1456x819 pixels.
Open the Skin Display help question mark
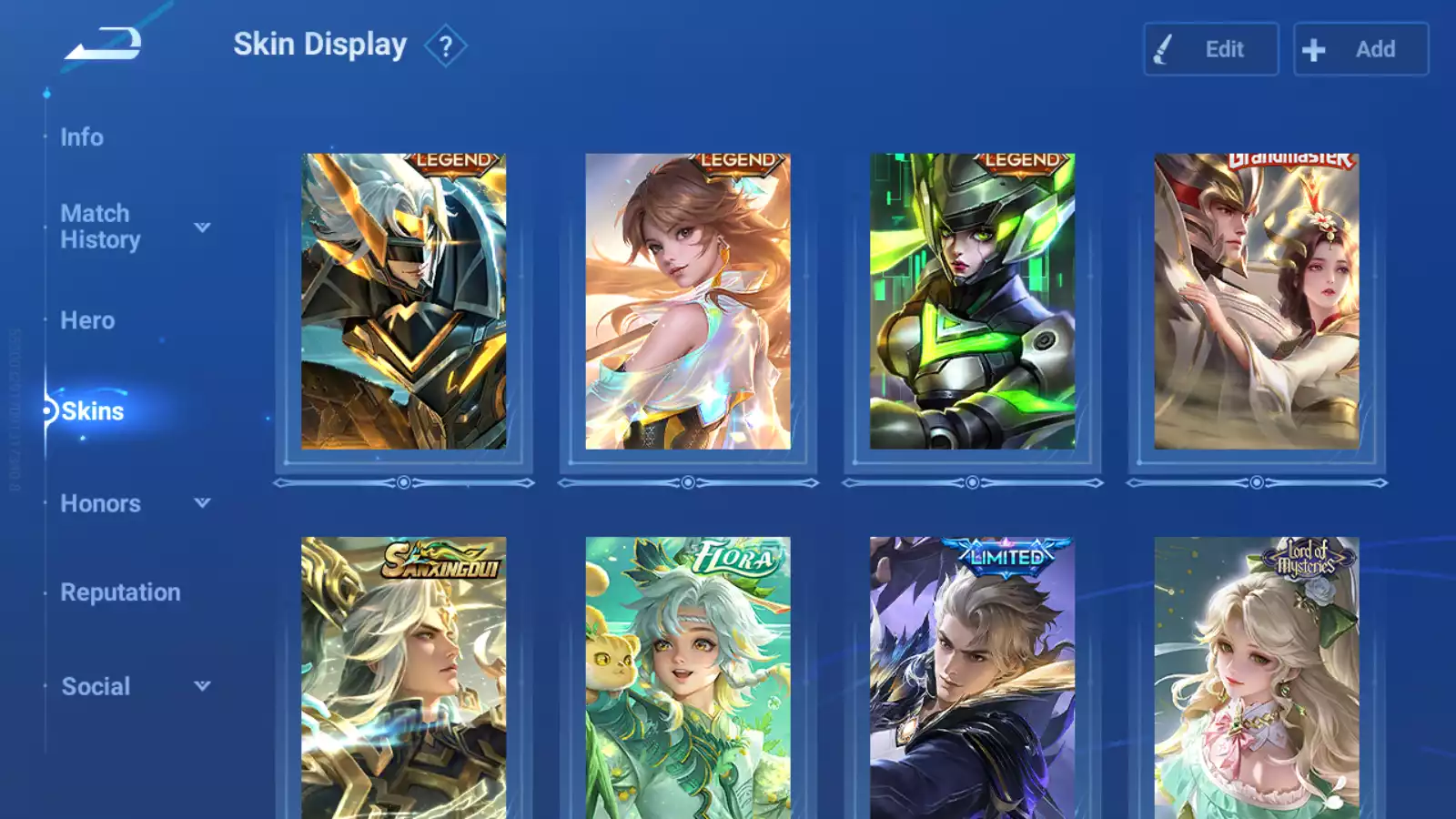(x=445, y=46)
